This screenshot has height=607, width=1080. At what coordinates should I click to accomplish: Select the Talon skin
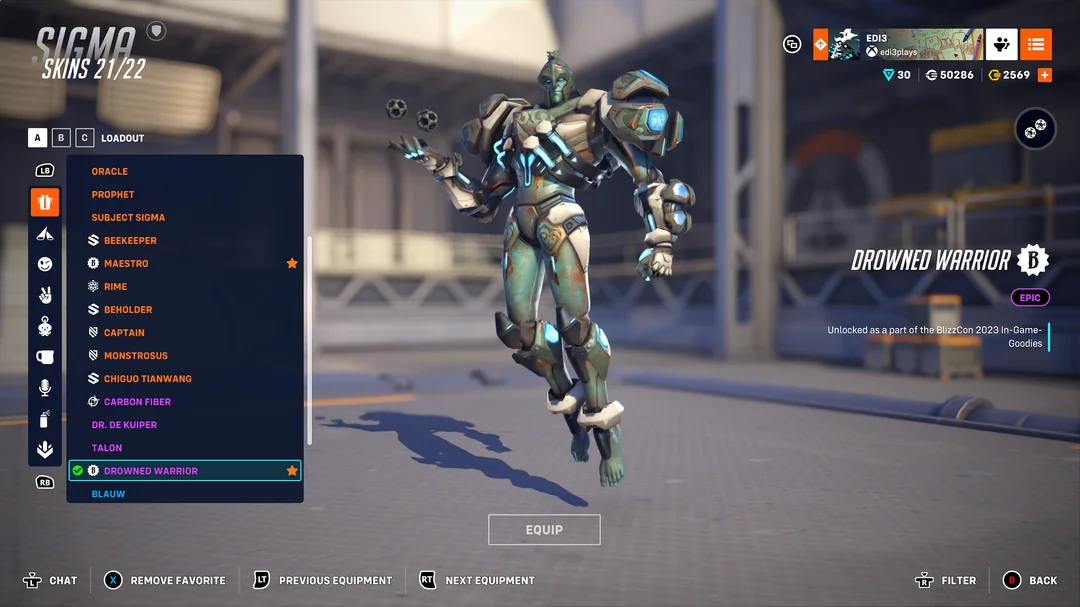click(x=107, y=448)
